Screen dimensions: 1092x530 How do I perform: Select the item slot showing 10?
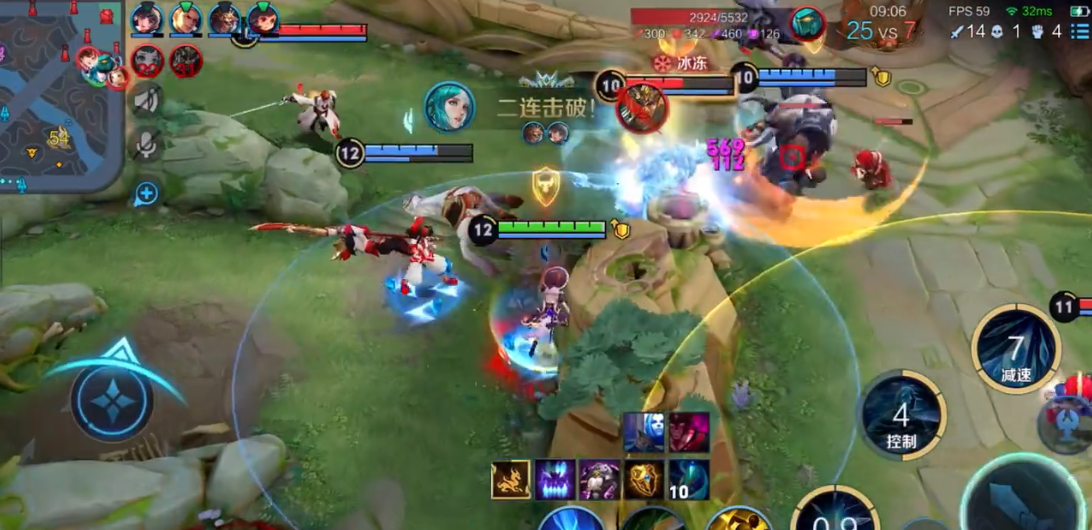689,480
